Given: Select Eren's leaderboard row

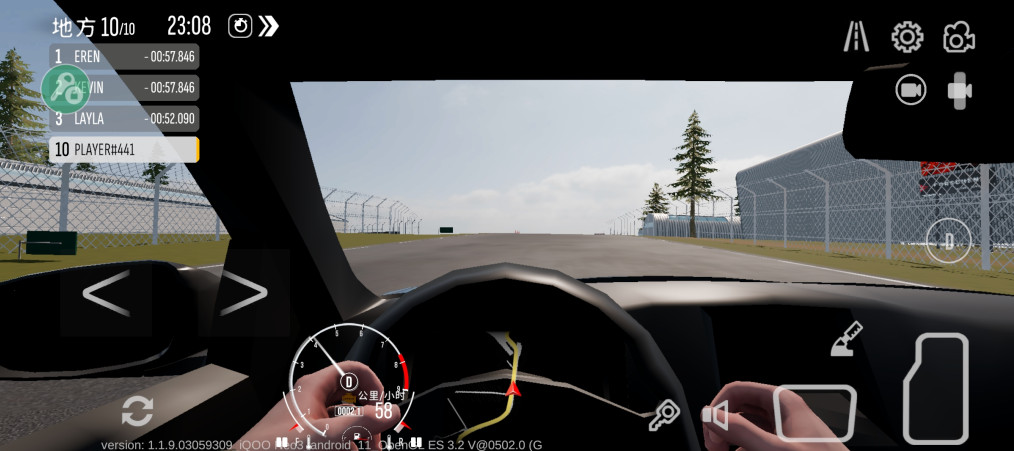Looking at the screenshot, I should pos(124,57).
